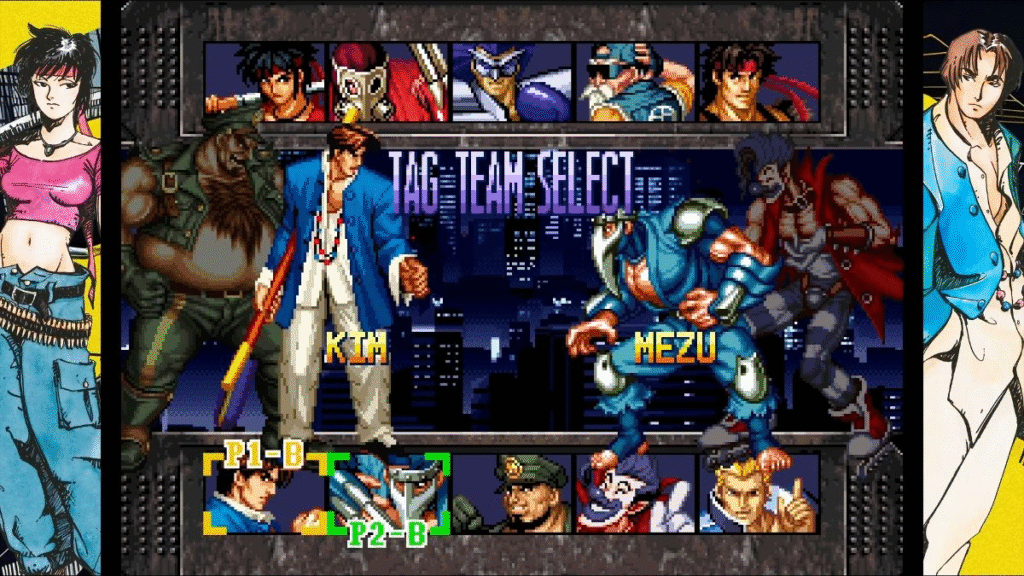
Task: Select Rosa's portrait with the headband
Action: point(265,82)
